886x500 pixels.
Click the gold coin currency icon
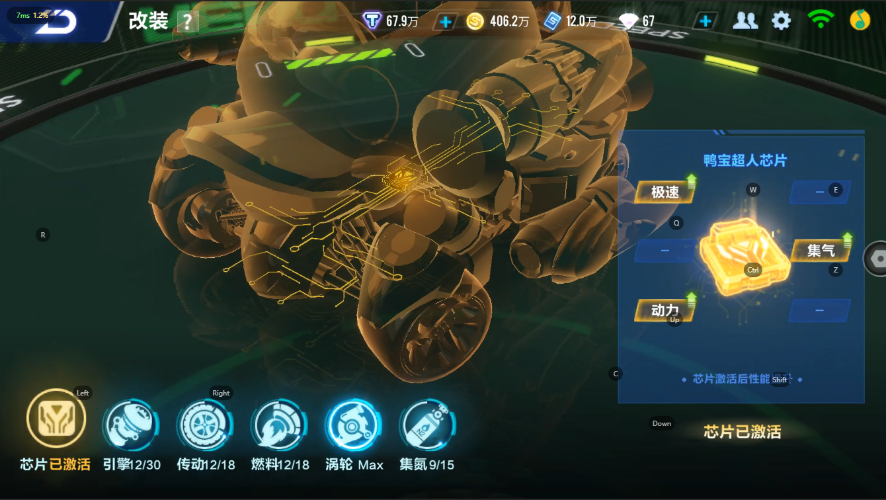(x=475, y=21)
